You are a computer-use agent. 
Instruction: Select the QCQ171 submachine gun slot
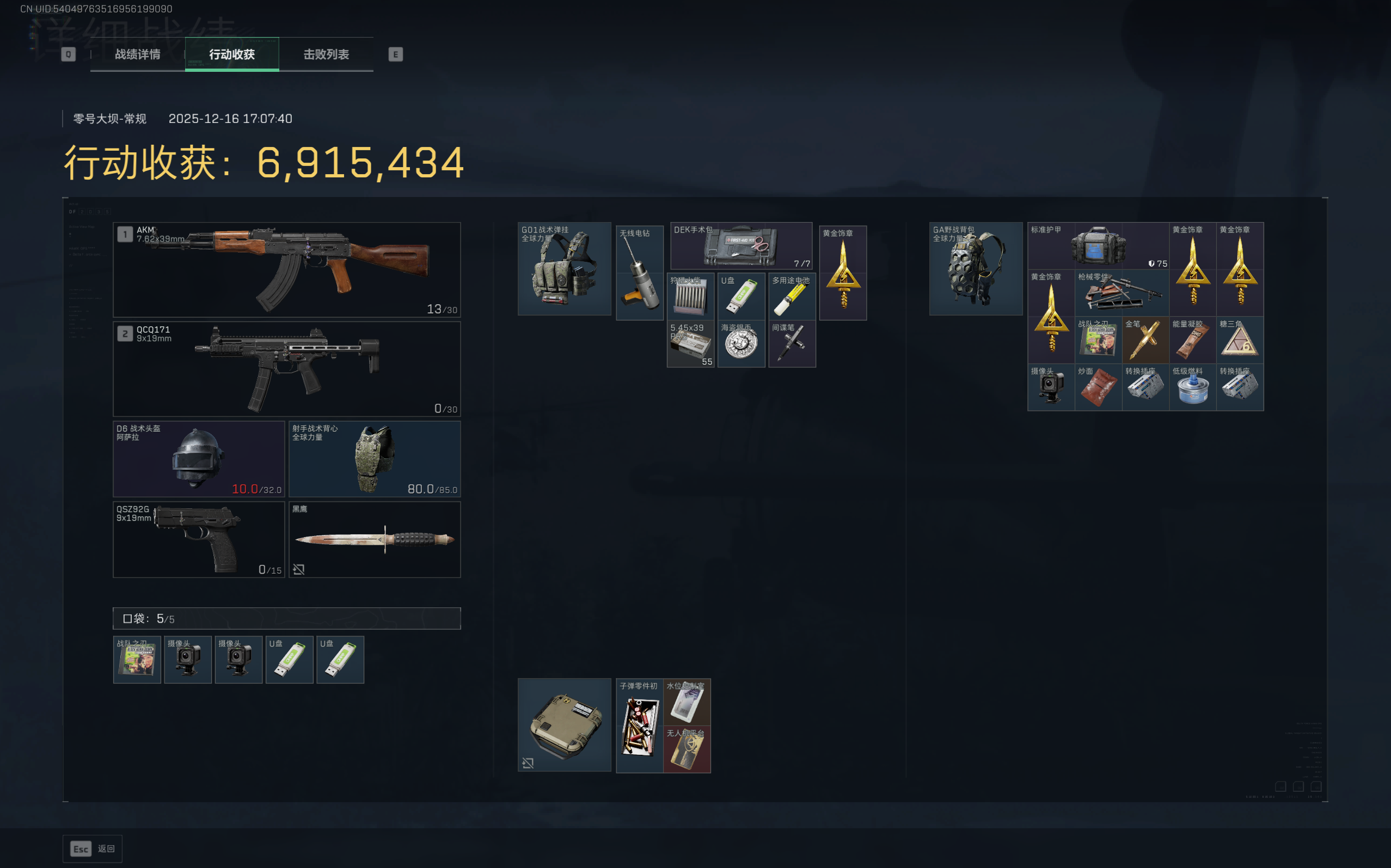coord(286,368)
